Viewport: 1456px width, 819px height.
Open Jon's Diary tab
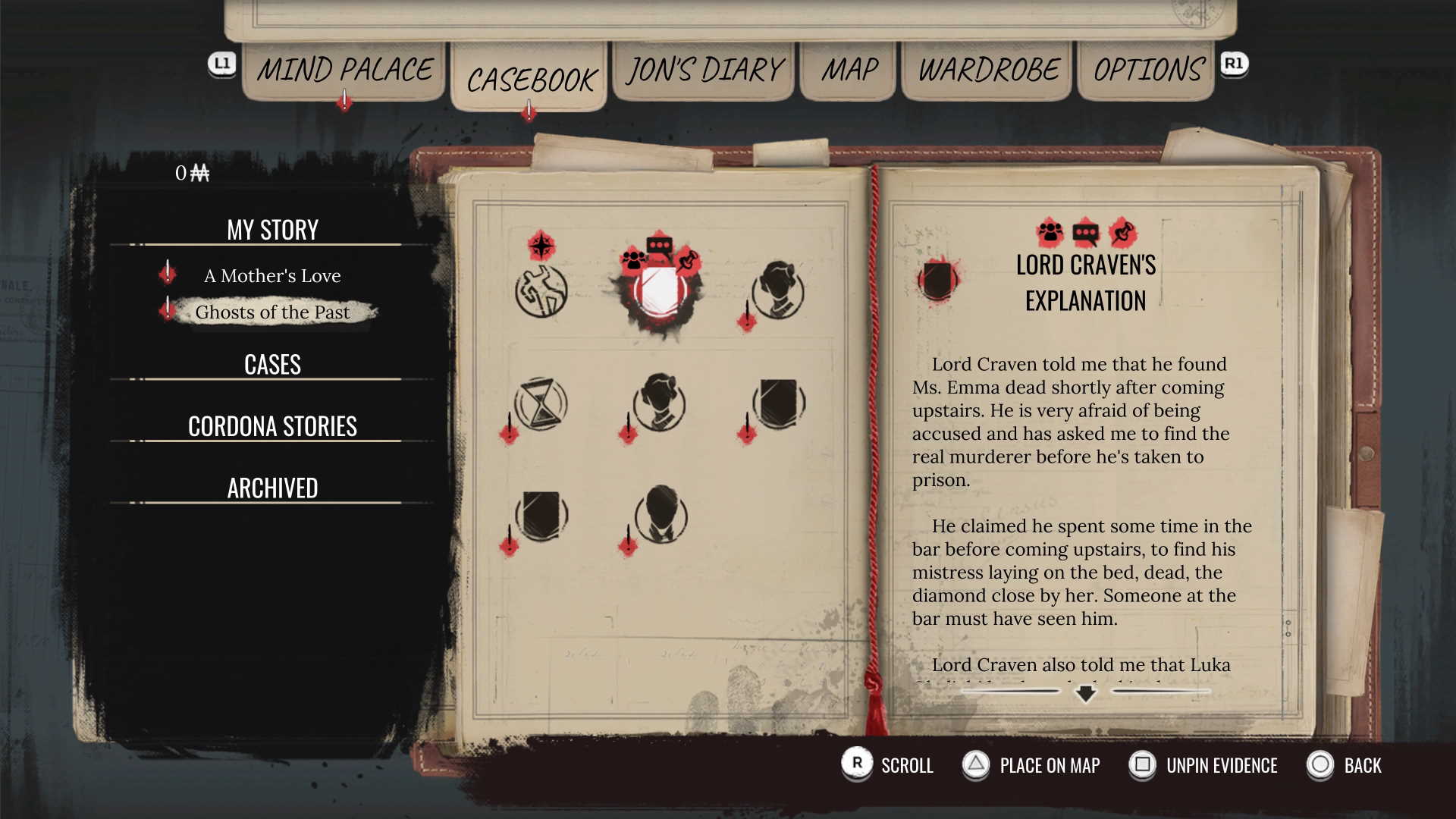tap(704, 71)
